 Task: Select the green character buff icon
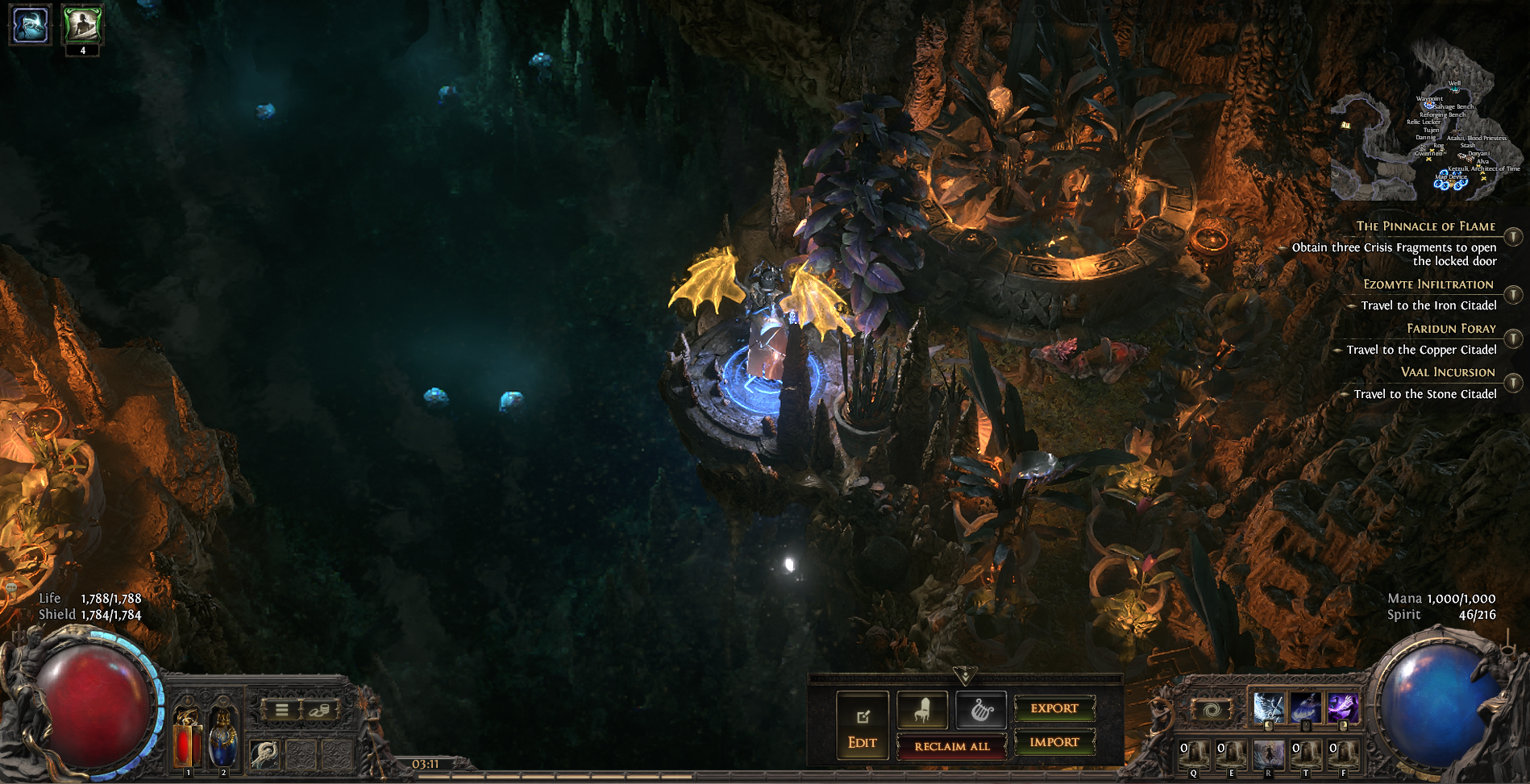82,24
